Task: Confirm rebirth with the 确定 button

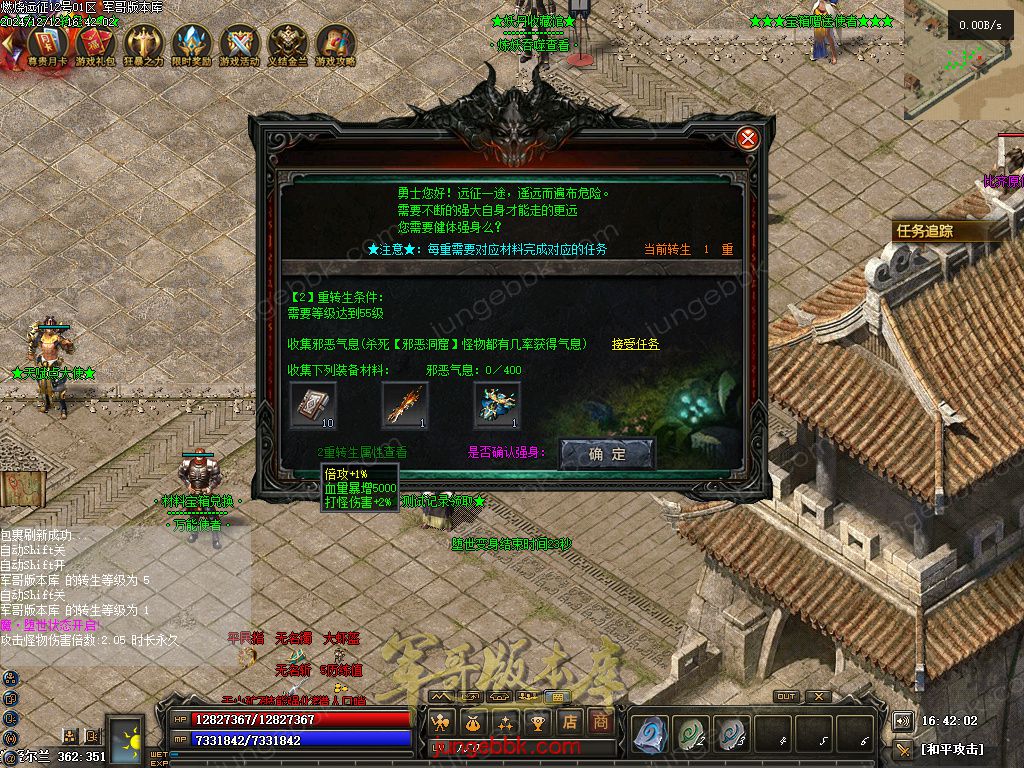Action: point(607,453)
